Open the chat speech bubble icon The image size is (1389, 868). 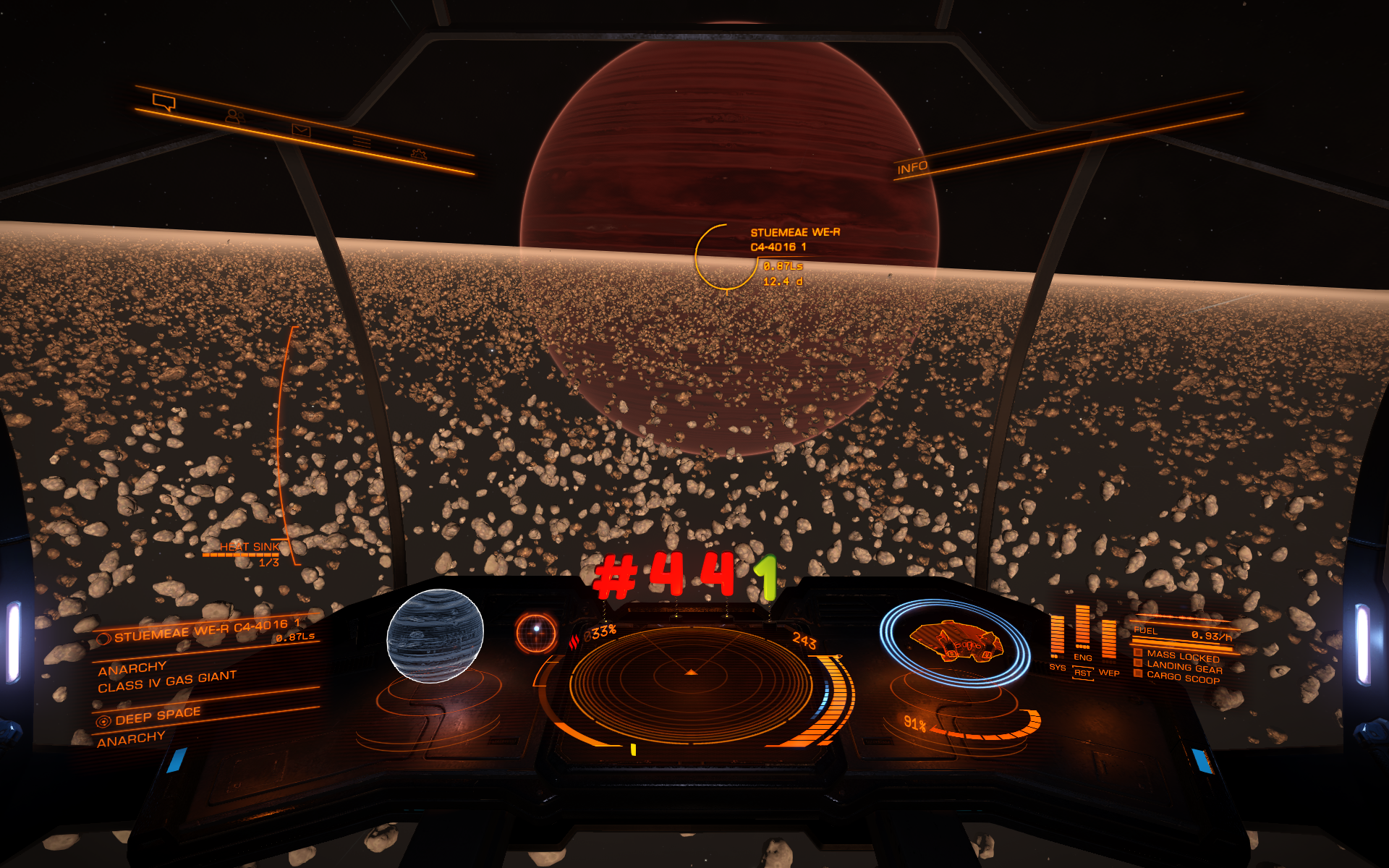click(164, 102)
